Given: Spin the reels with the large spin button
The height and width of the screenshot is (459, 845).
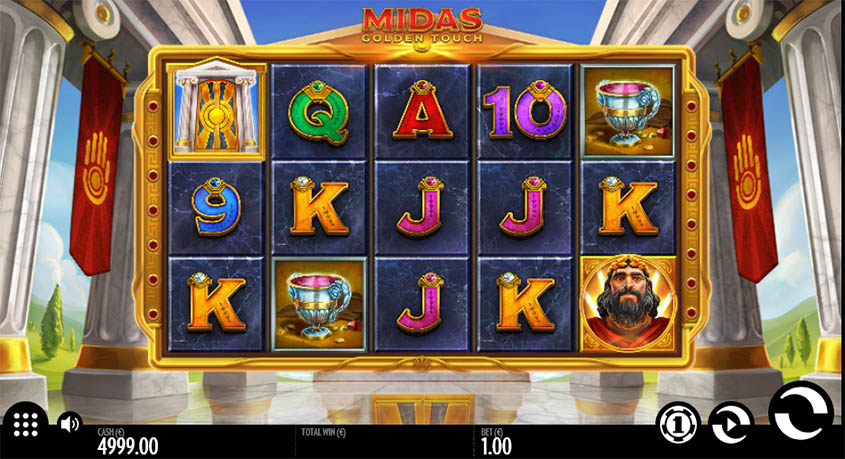Looking at the screenshot, I should click(799, 413).
